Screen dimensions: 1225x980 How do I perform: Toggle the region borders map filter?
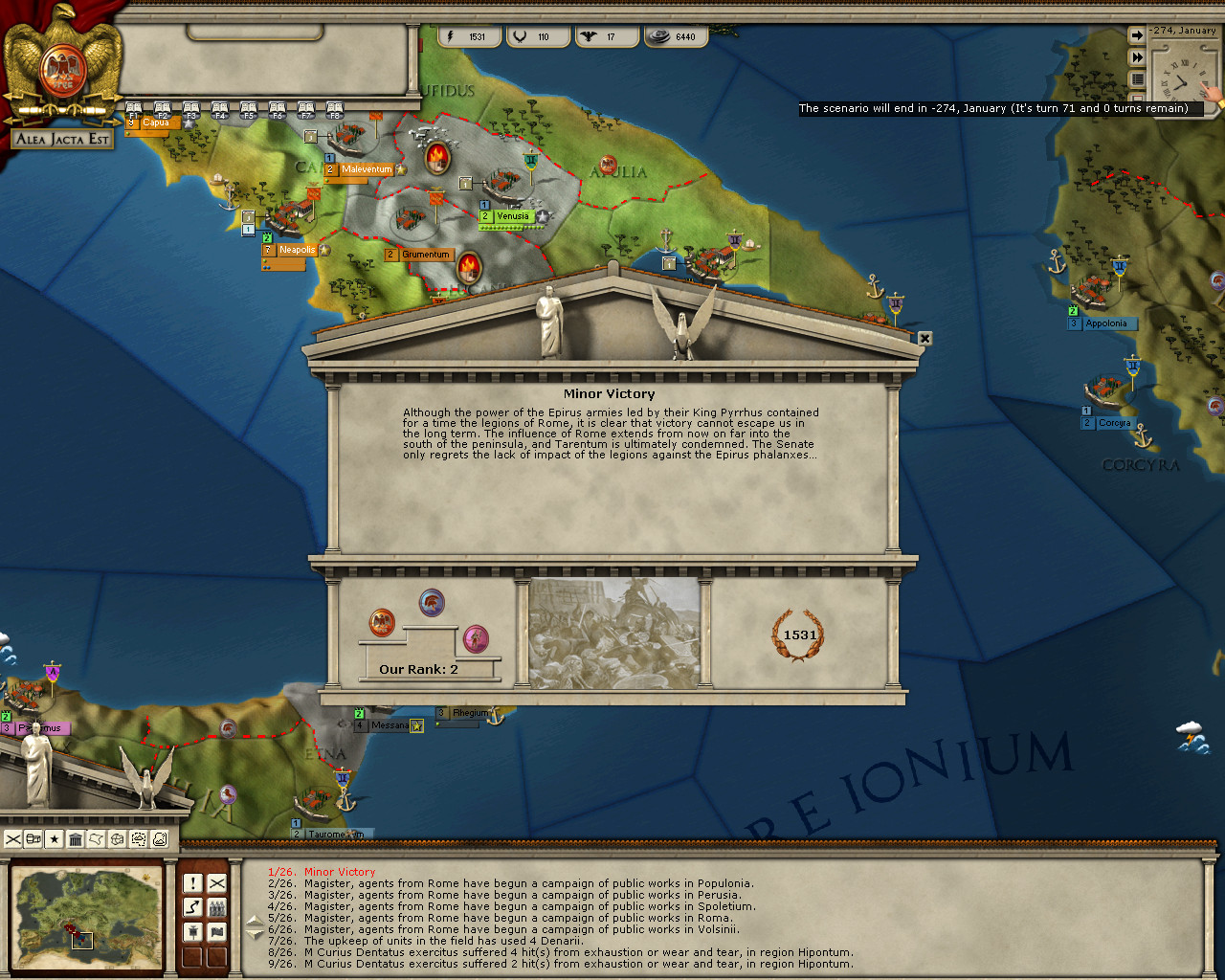coord(95,839)
